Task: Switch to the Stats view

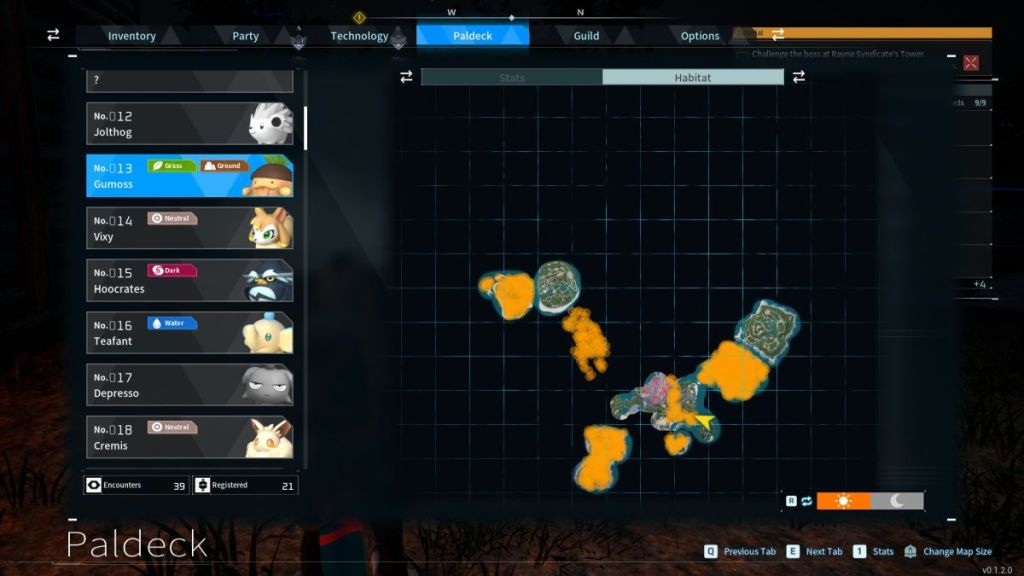Action: point(512,77)
